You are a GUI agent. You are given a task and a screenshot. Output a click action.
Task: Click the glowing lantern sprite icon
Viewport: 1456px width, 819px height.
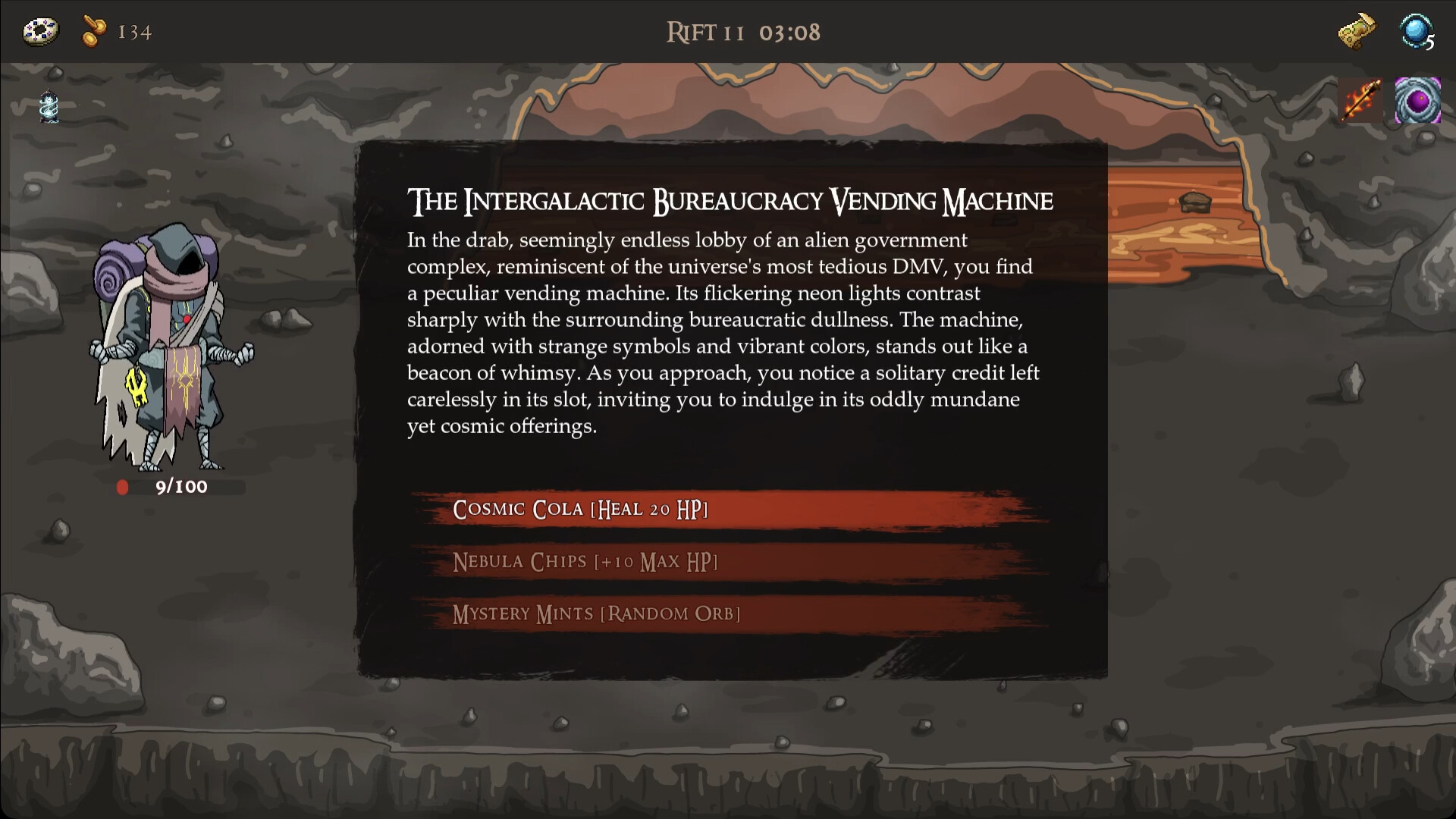coord(48,106)
